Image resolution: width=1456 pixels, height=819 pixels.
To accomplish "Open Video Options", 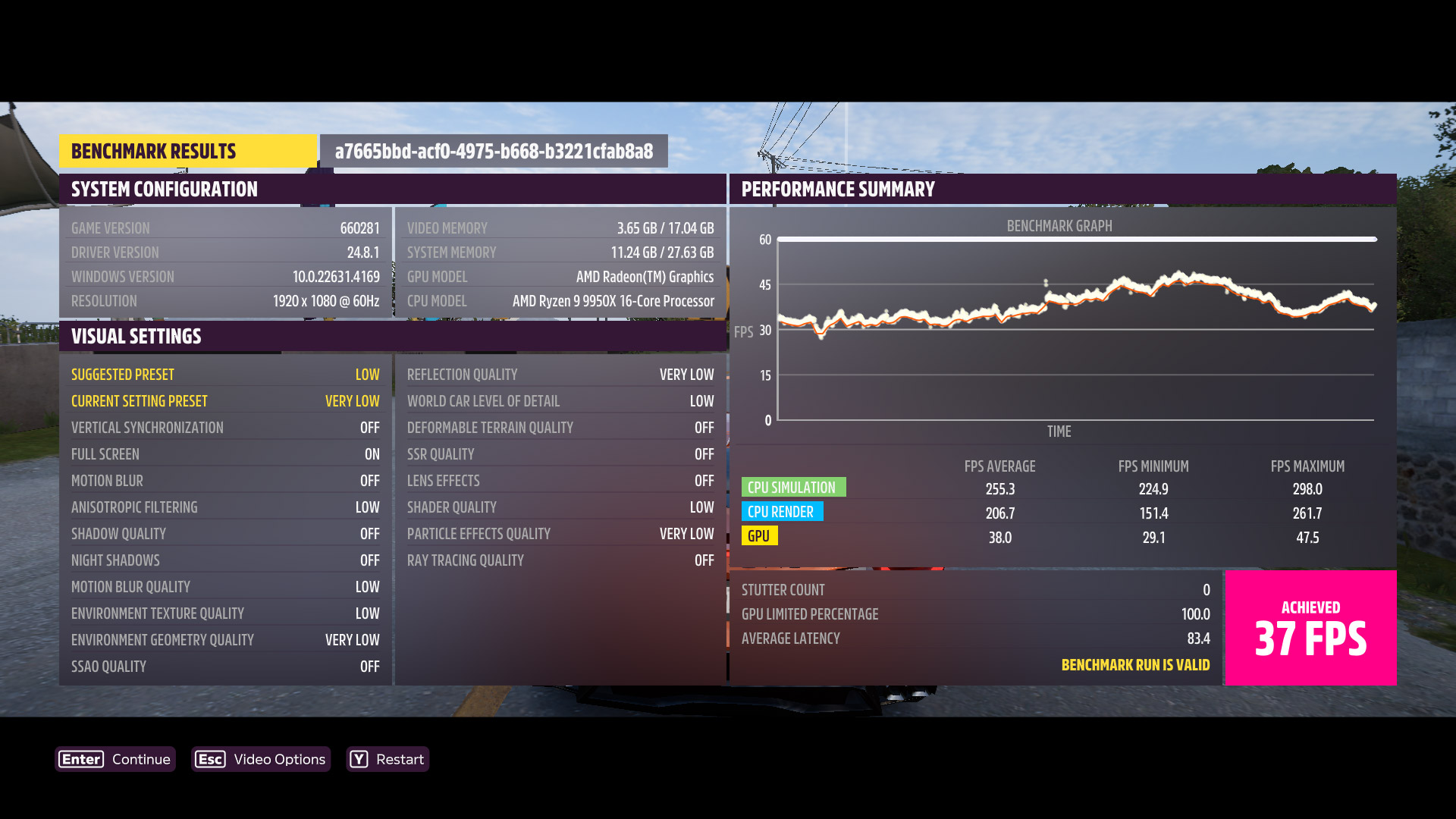I will [277, 759].
